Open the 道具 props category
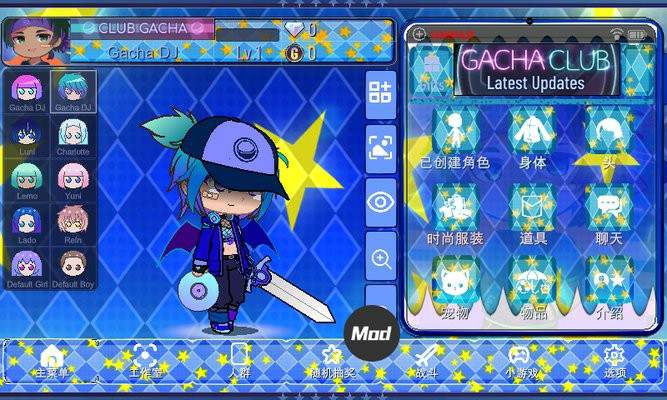667x400 pixels. [532, 215]
